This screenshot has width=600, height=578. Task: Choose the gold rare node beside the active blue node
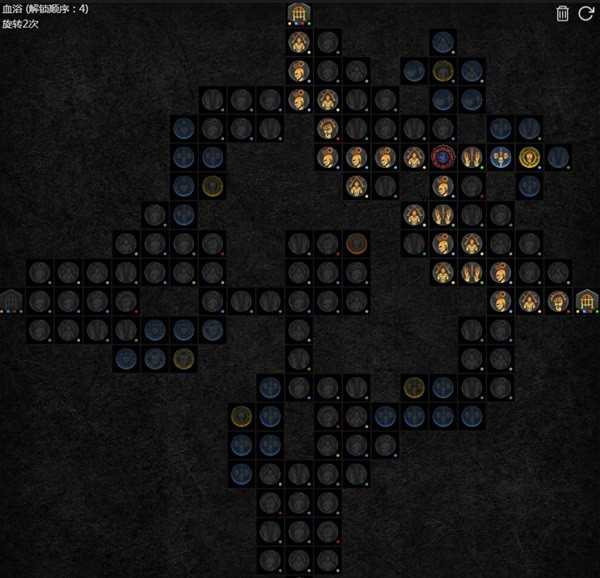530,157
